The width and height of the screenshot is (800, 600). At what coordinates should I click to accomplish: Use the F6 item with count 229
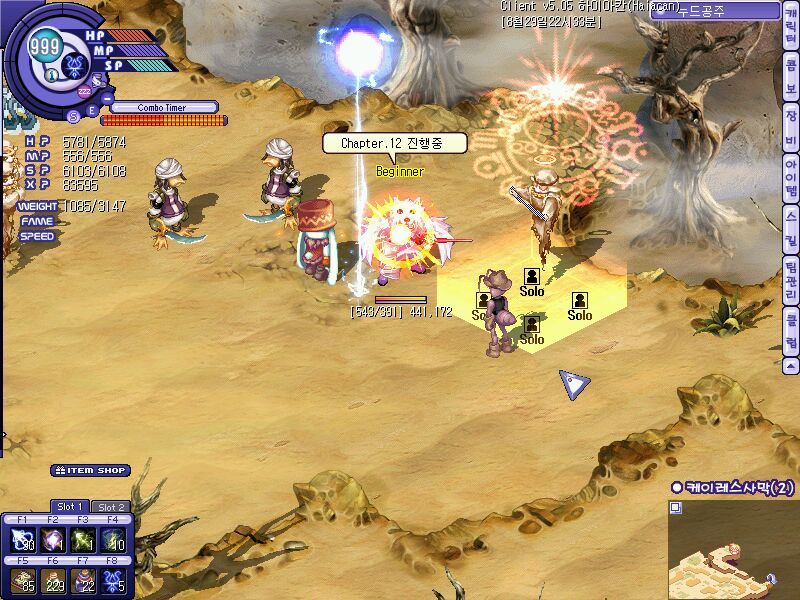52,579
